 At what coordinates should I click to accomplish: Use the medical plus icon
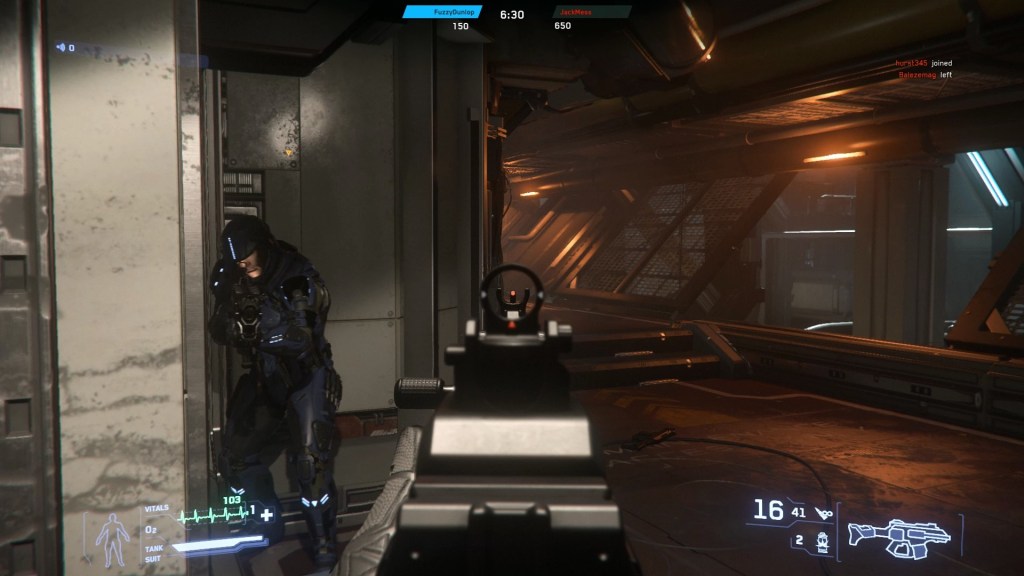[267, 513]
